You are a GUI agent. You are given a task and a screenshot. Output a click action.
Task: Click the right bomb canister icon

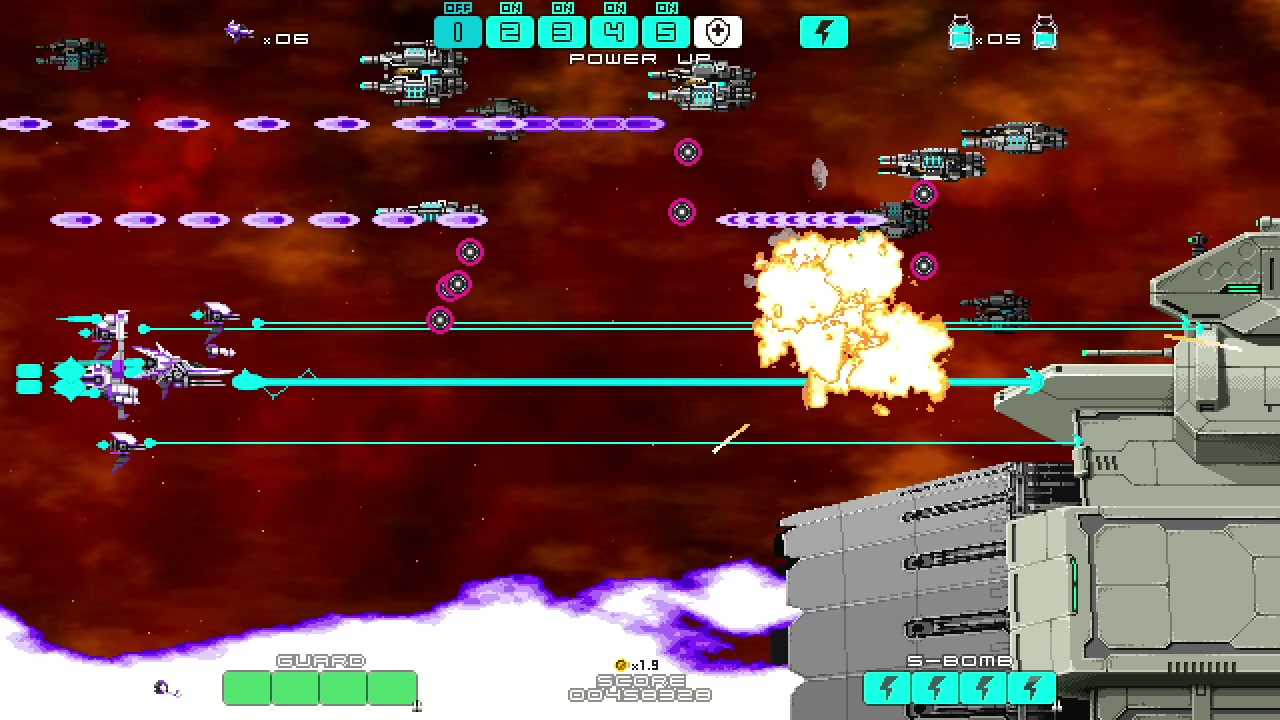click(x=1043, y=34)
